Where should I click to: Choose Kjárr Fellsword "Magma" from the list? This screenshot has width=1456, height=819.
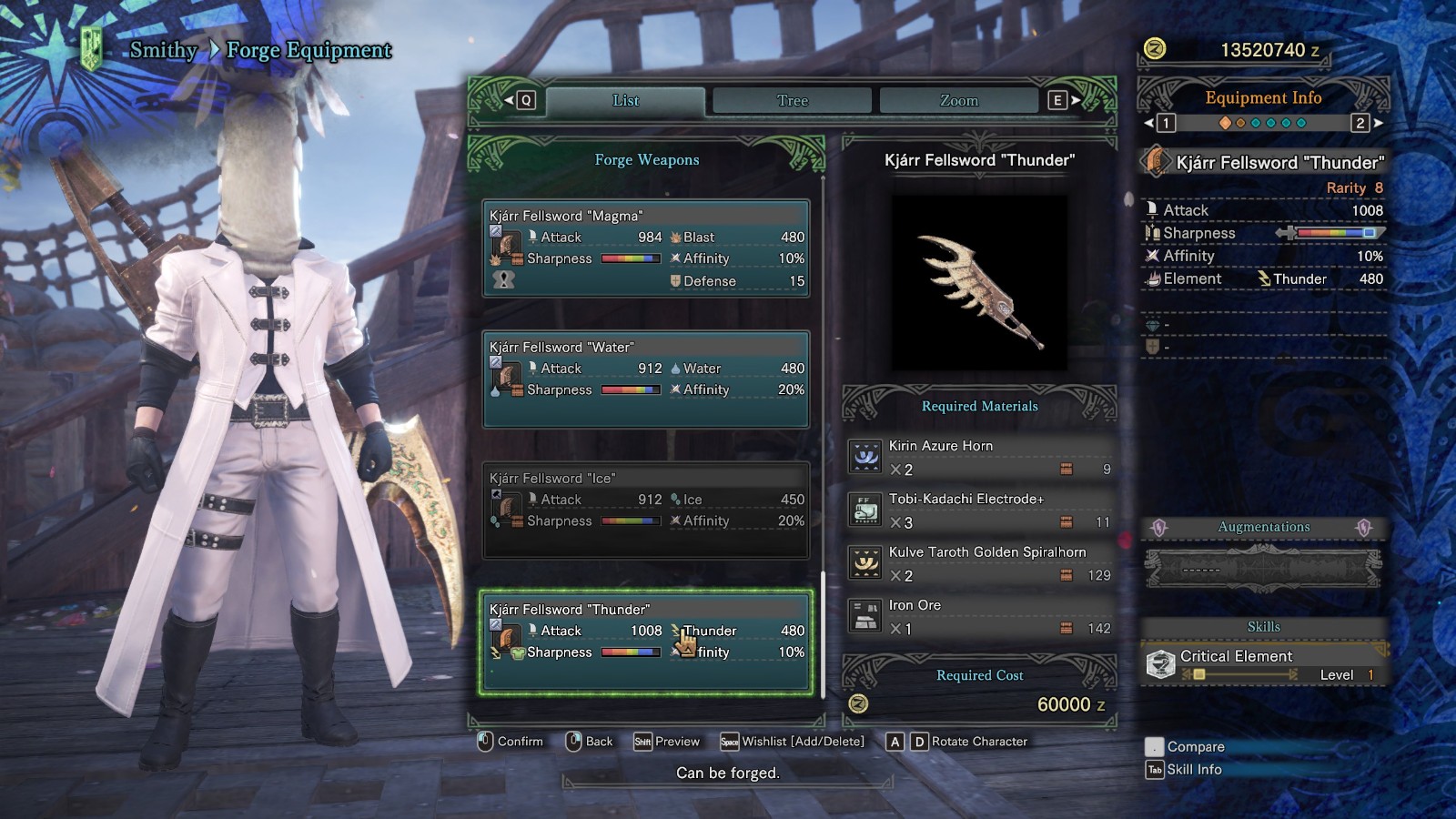[x=646, y=248]
